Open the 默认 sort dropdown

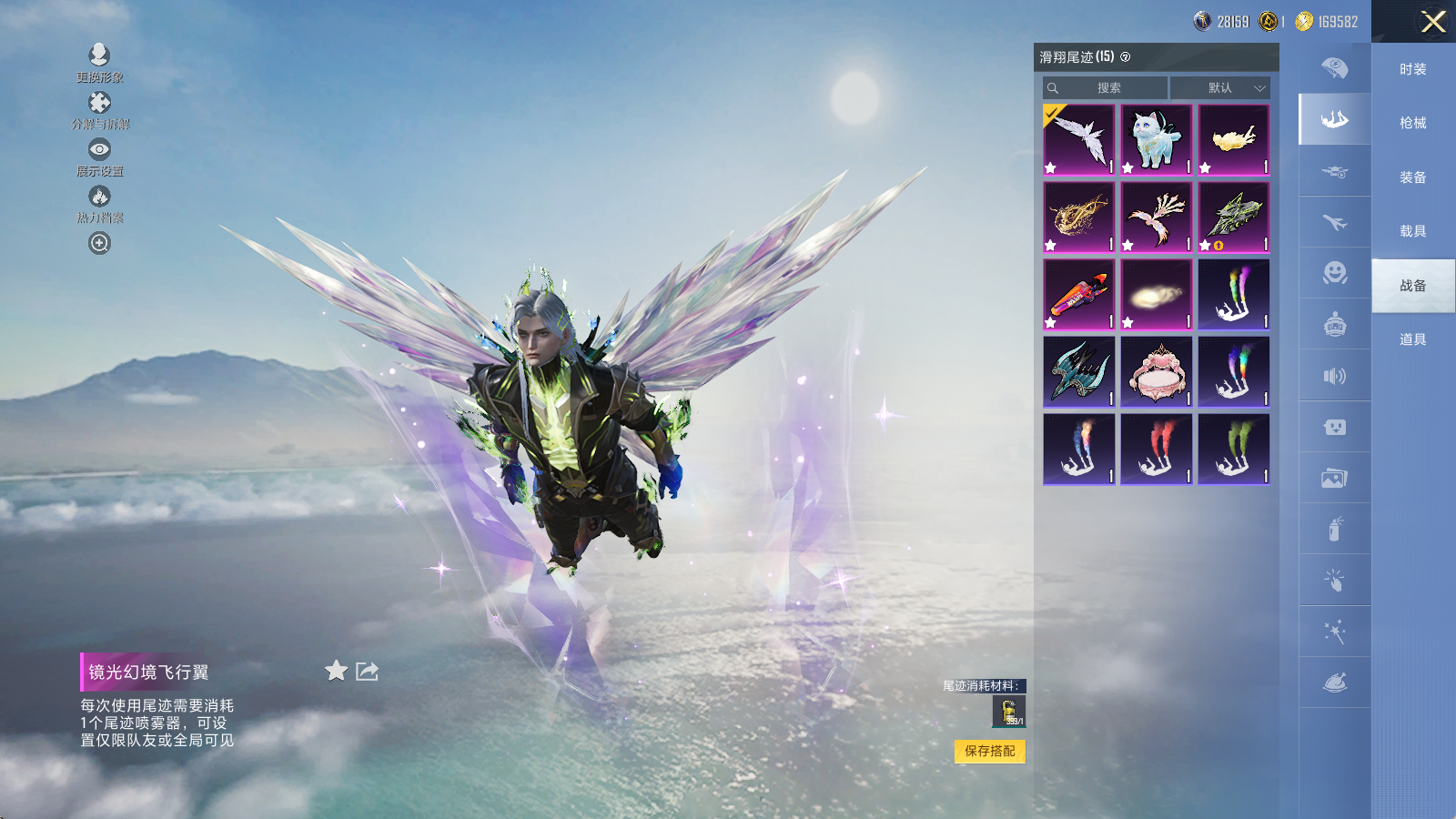1219,88
